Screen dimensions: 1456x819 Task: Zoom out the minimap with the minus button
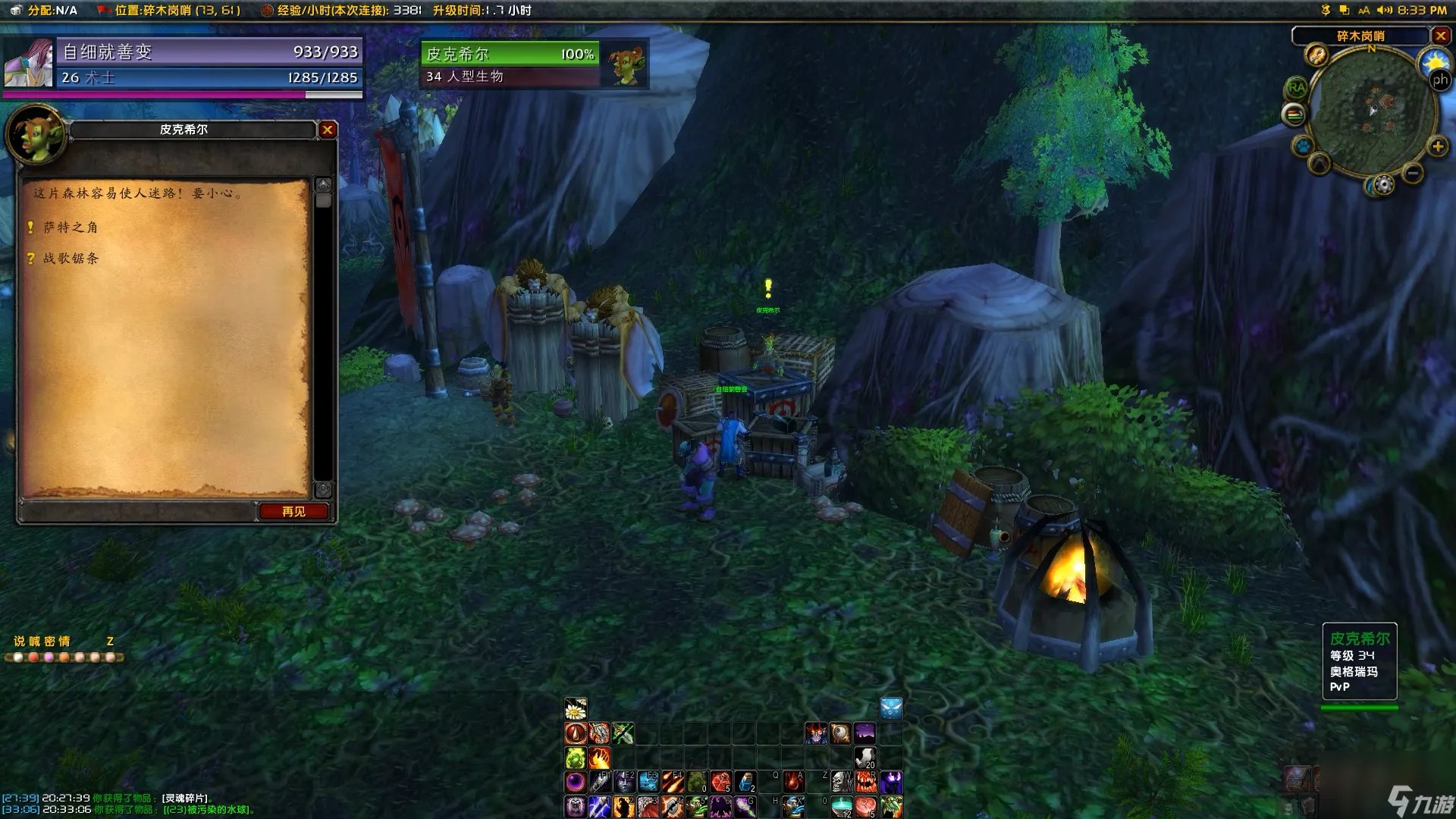click(1412, 174)
